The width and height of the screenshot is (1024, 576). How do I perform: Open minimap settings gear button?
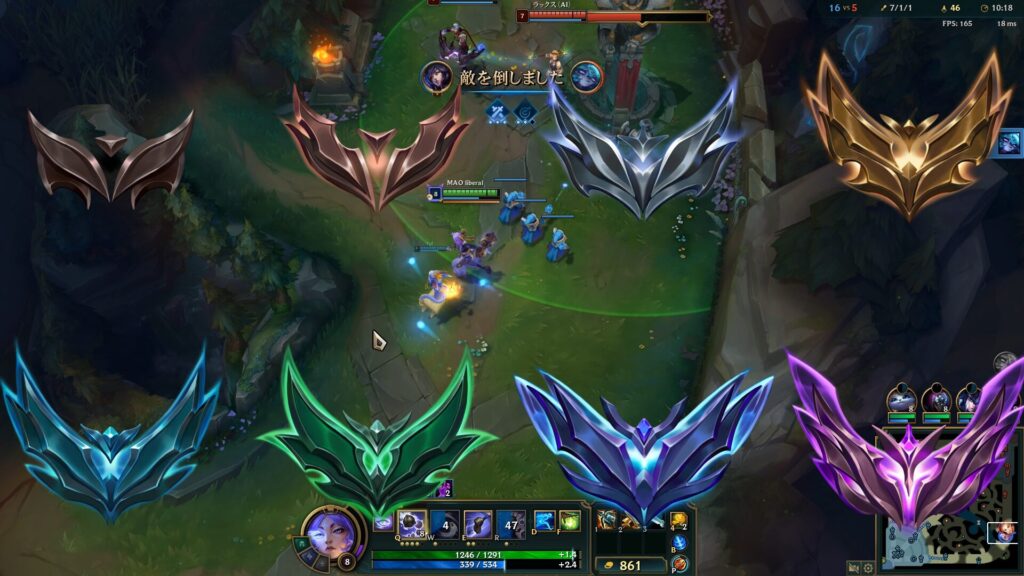[x=869, y=567]
